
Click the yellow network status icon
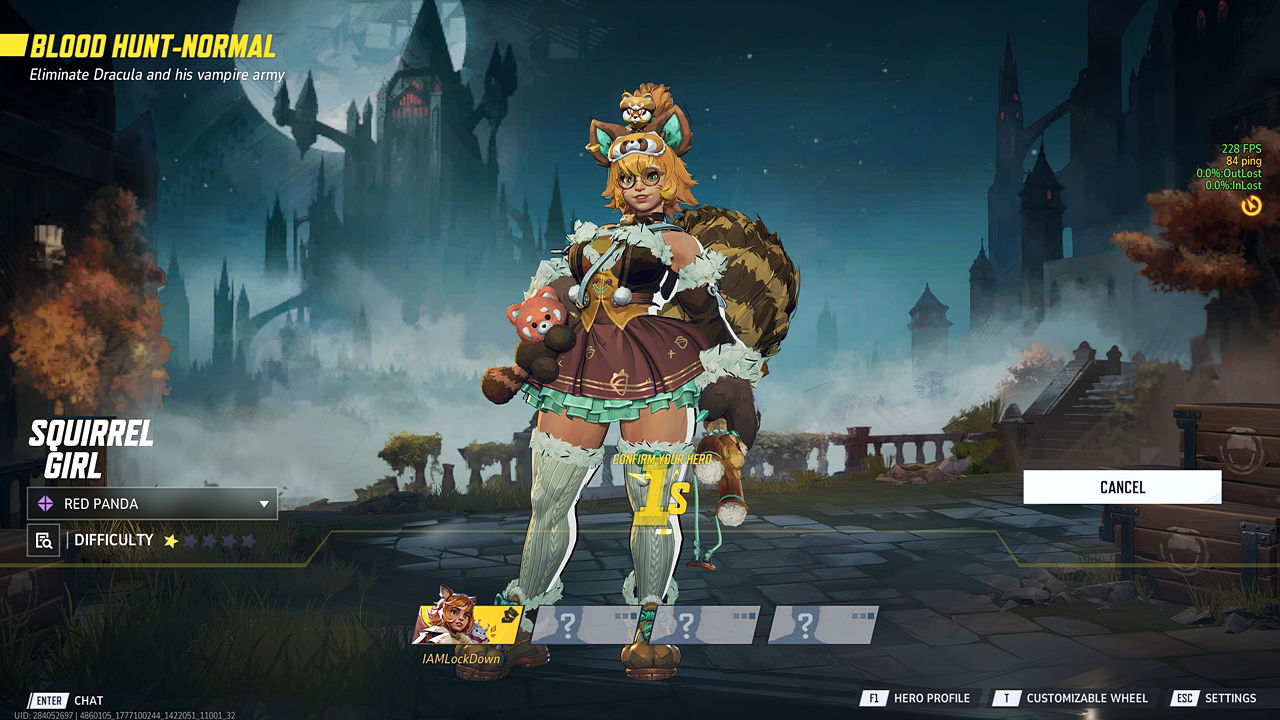pyautogui.click(x=1251, y=206)
